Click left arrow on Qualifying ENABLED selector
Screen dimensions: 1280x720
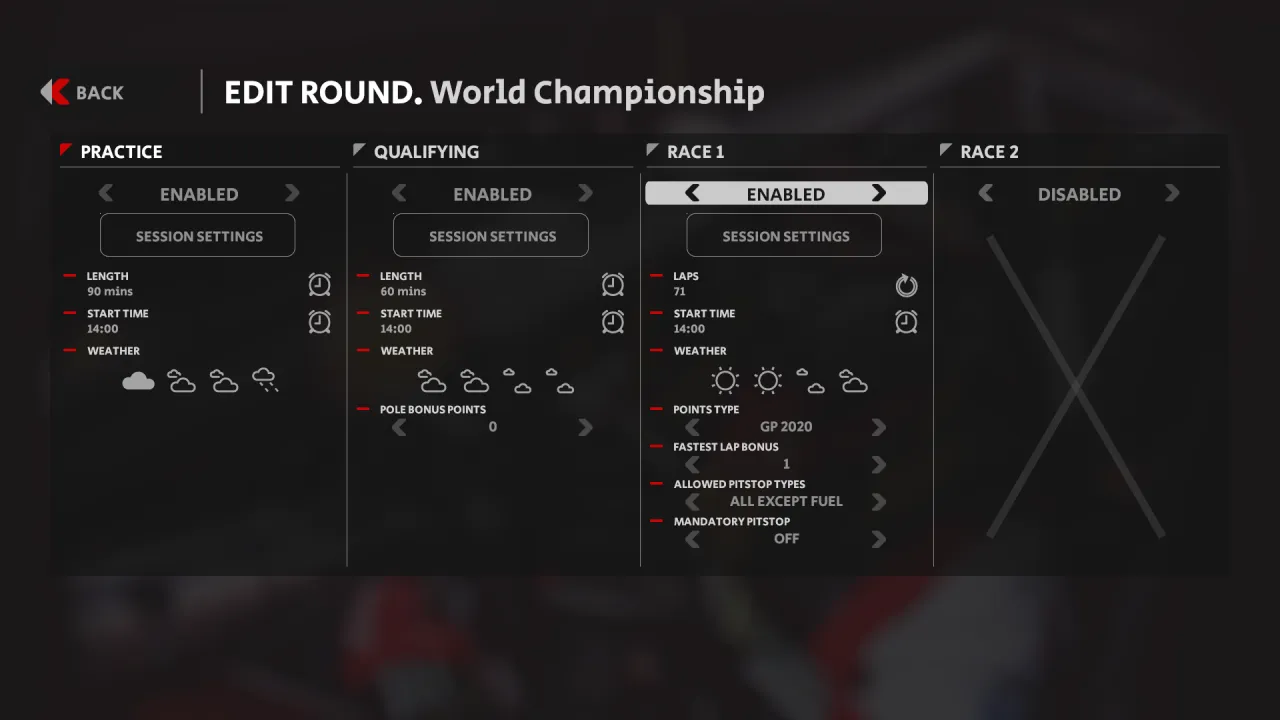[x=399, y=193]
